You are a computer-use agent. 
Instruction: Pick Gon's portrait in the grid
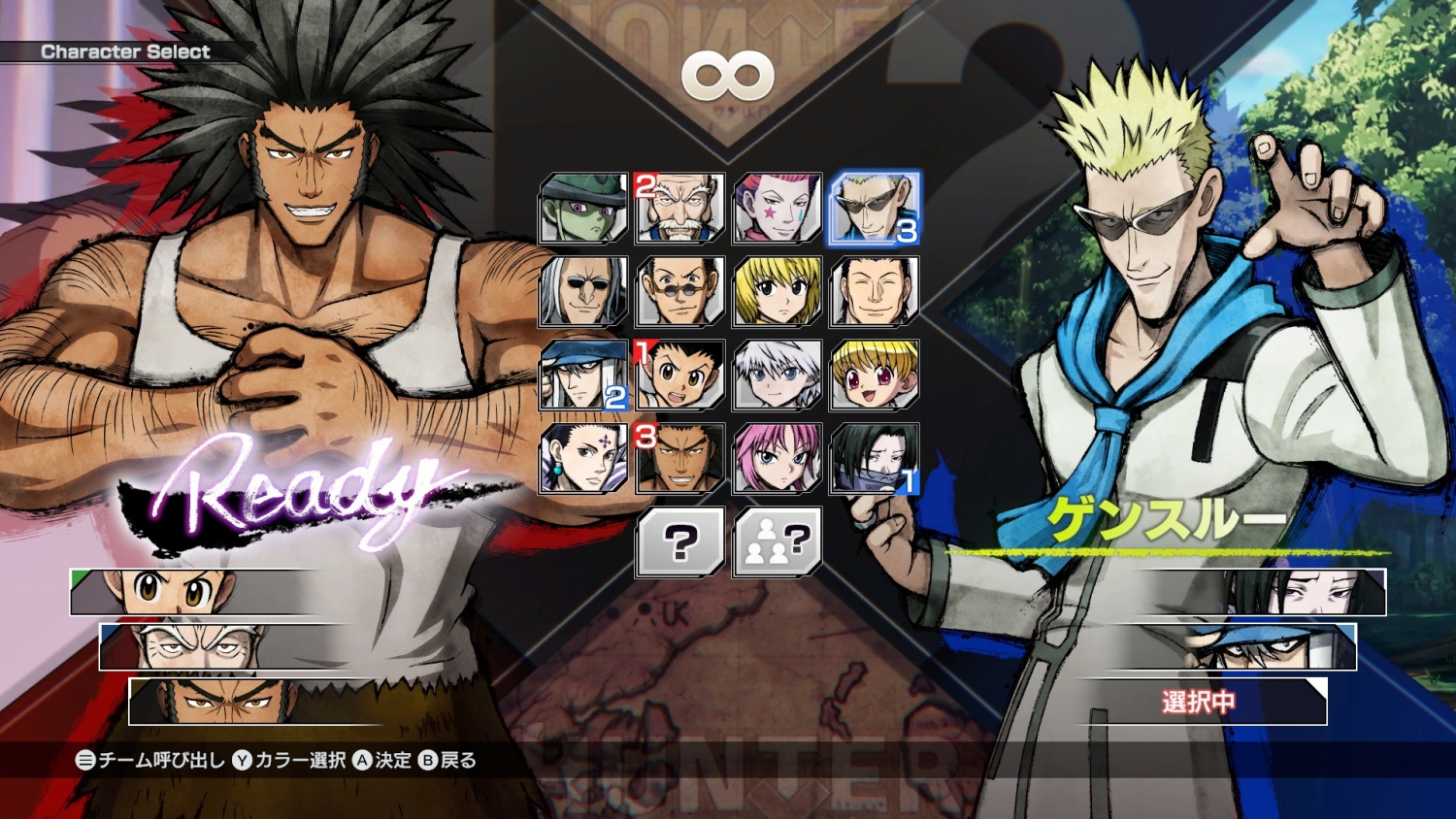680,375
